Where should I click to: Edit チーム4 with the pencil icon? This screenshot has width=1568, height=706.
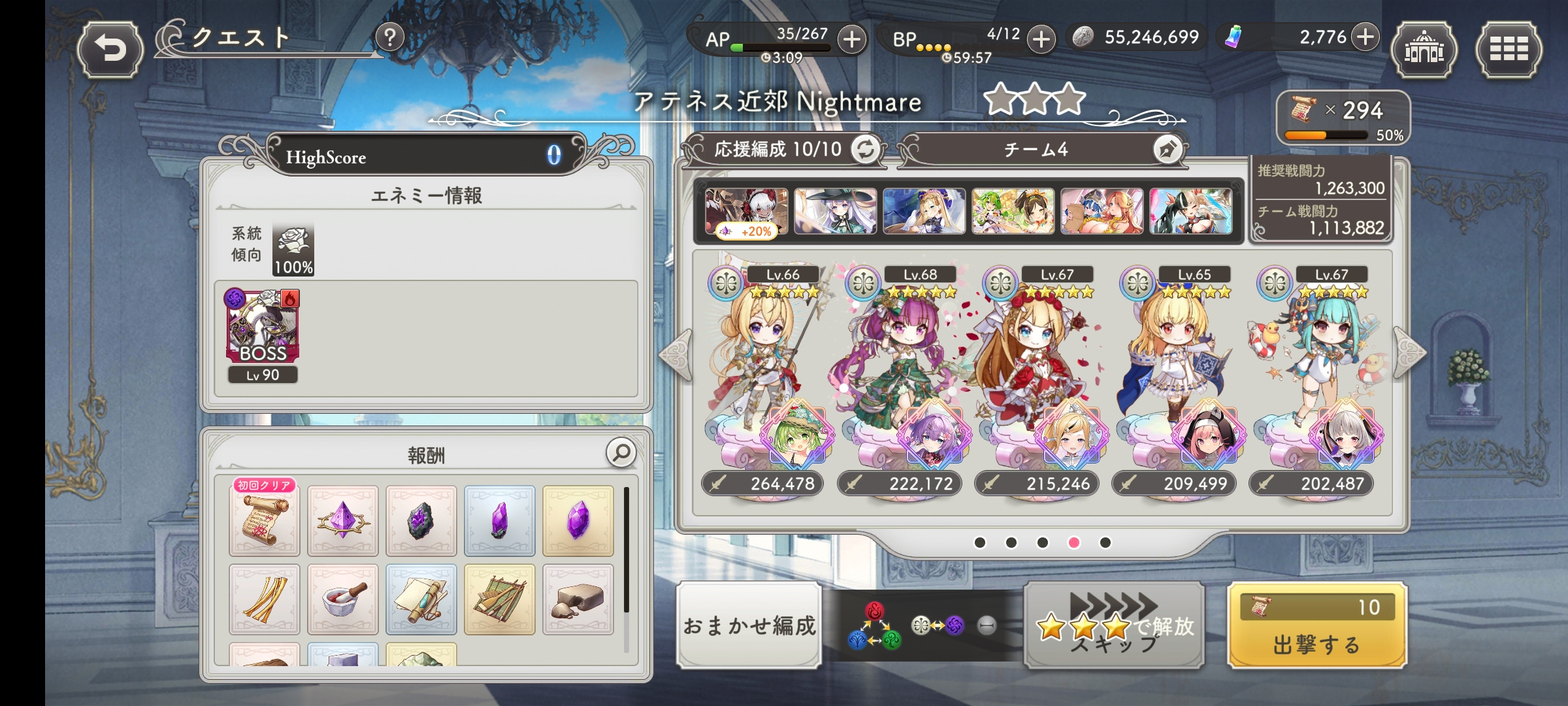(1167, 150)
